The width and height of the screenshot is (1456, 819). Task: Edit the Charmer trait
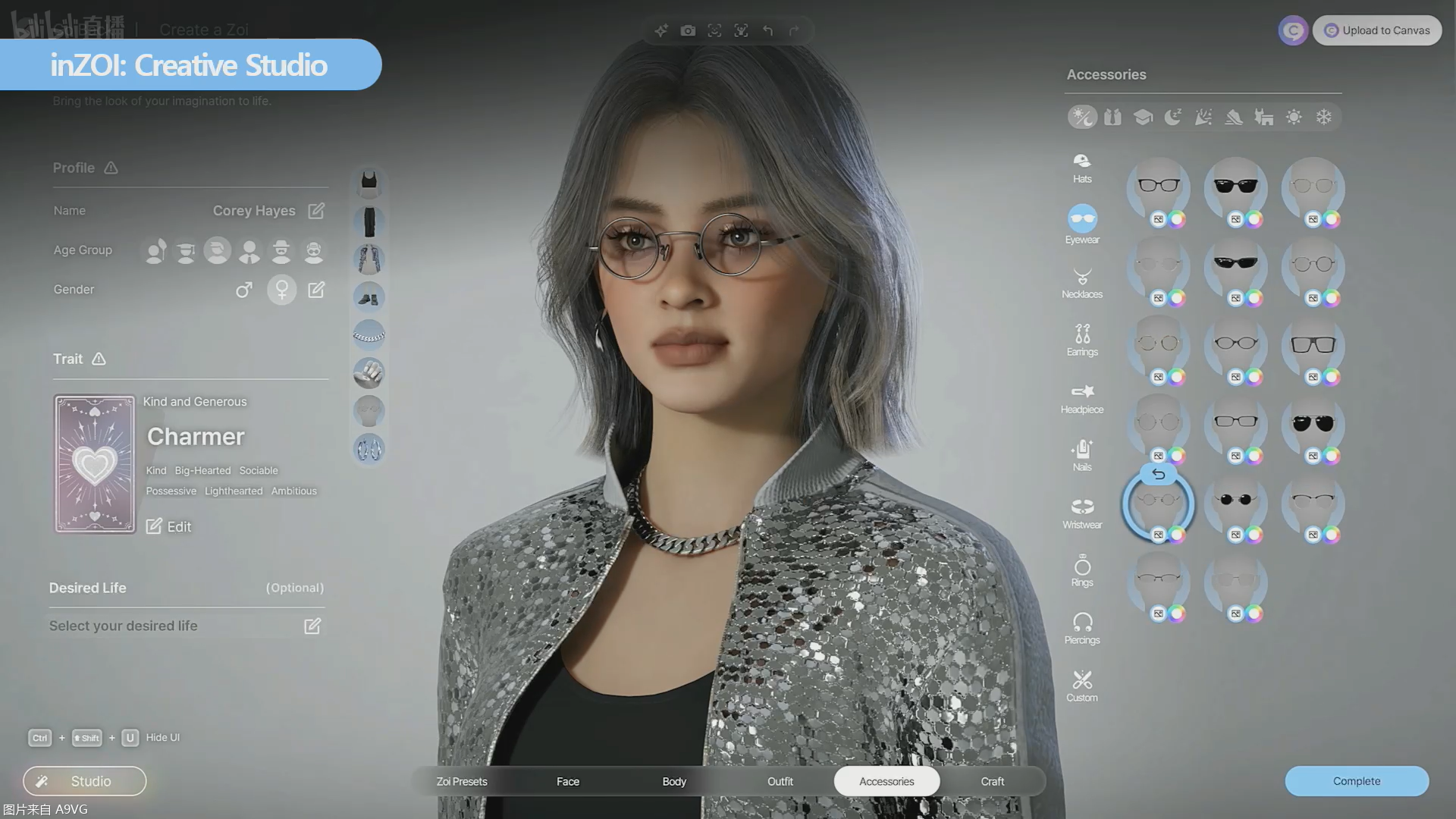(x=168, y=526)
